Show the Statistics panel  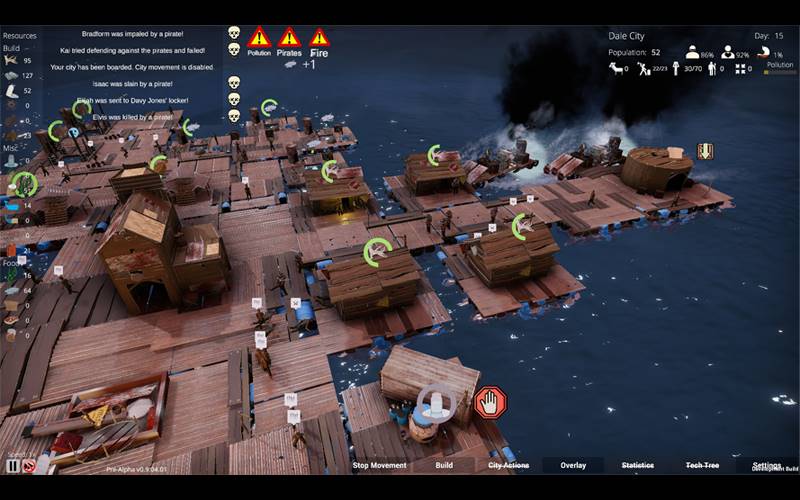638,465
